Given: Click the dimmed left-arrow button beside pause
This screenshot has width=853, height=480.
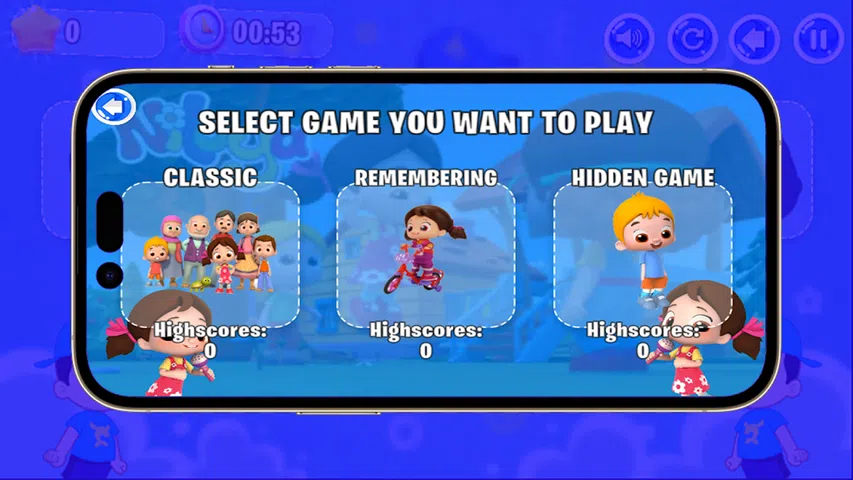Looking at the screenshot, I should click(x=755, y=39).
